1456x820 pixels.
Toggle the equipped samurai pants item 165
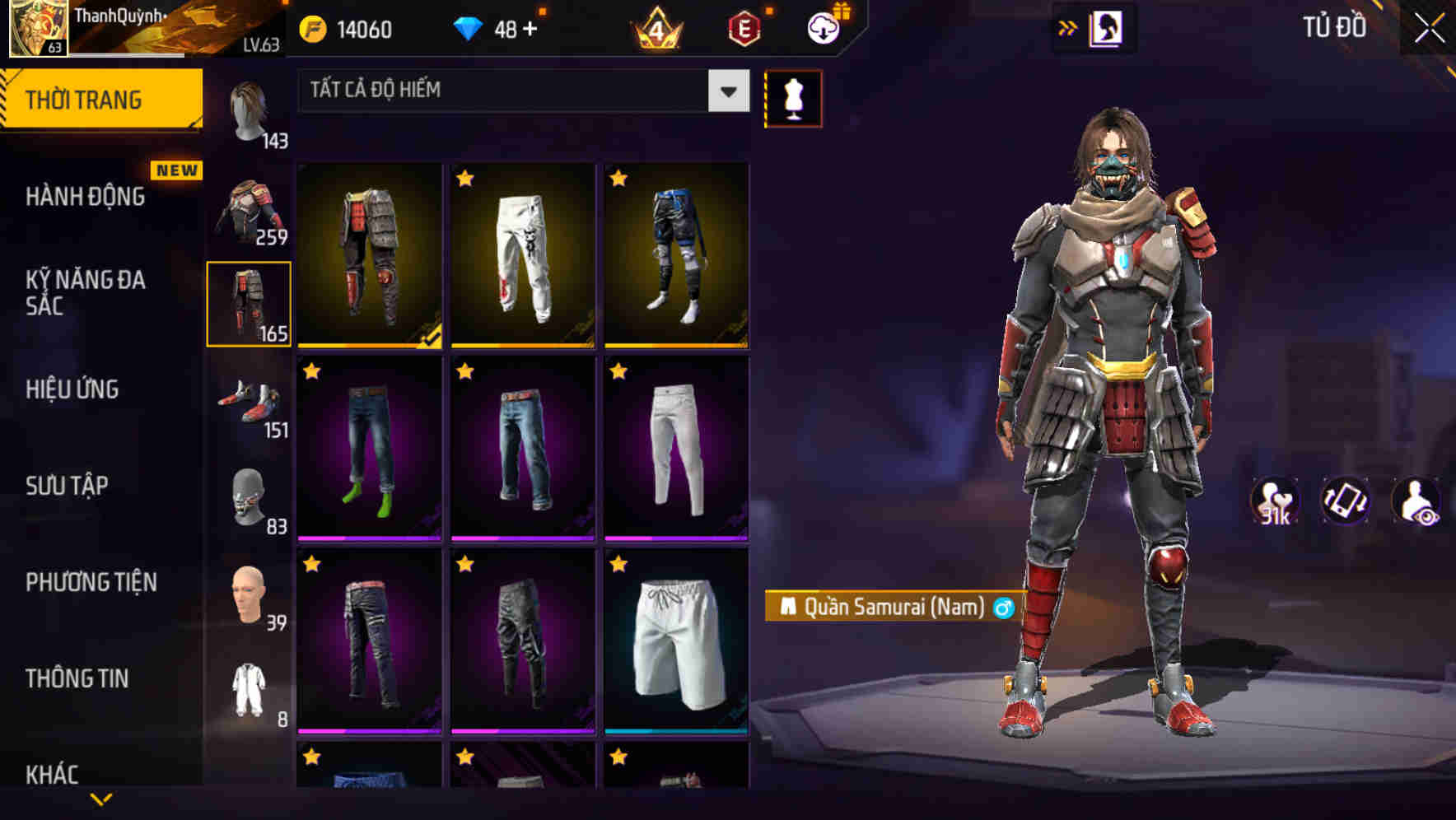click(x=248, y=303)
